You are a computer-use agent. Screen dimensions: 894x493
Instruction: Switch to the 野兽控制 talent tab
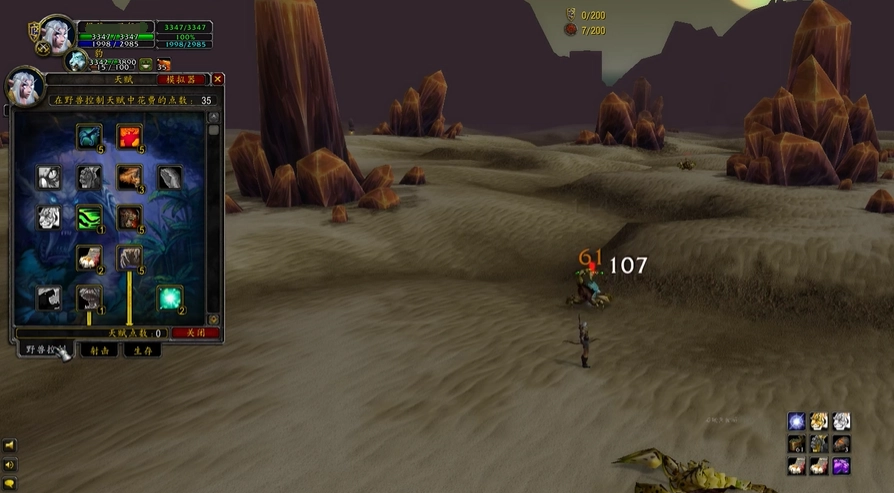pyautogui.click(x=45, y=350)
